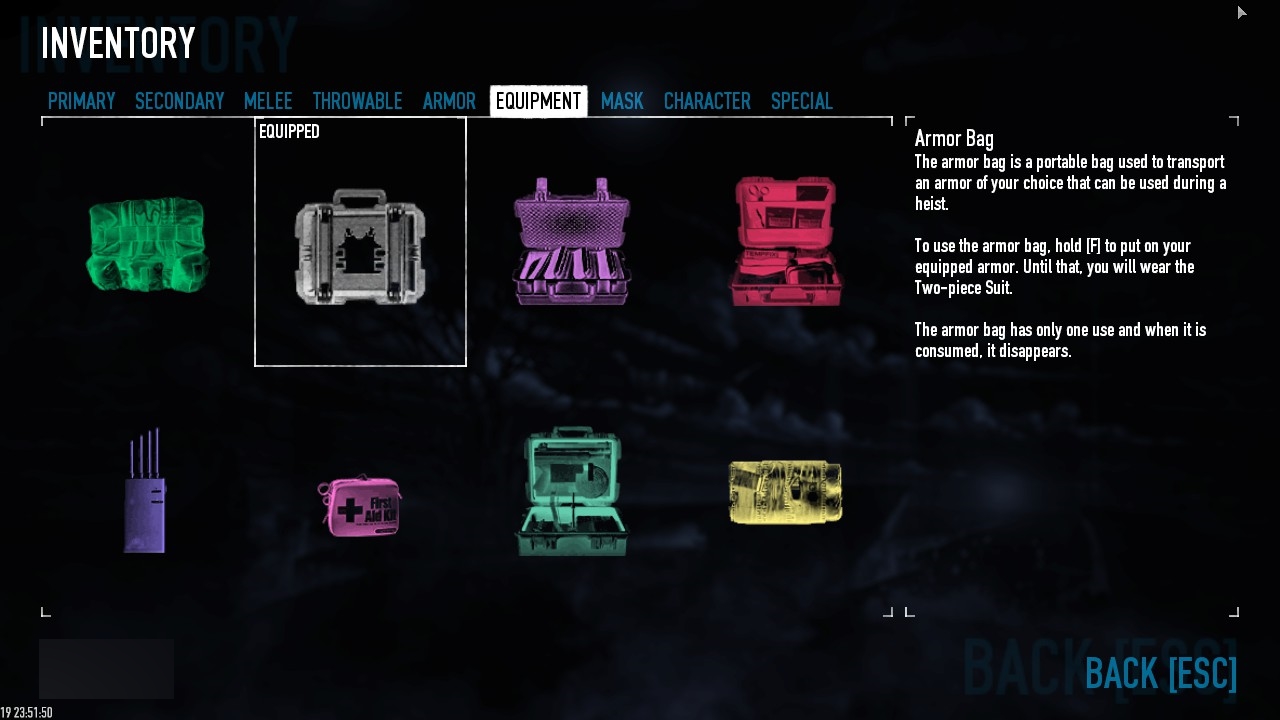The height and width of the screenshot is (720, 1280).
Task: Select the purple Trip Mines case
Action: tap(571, 241)
